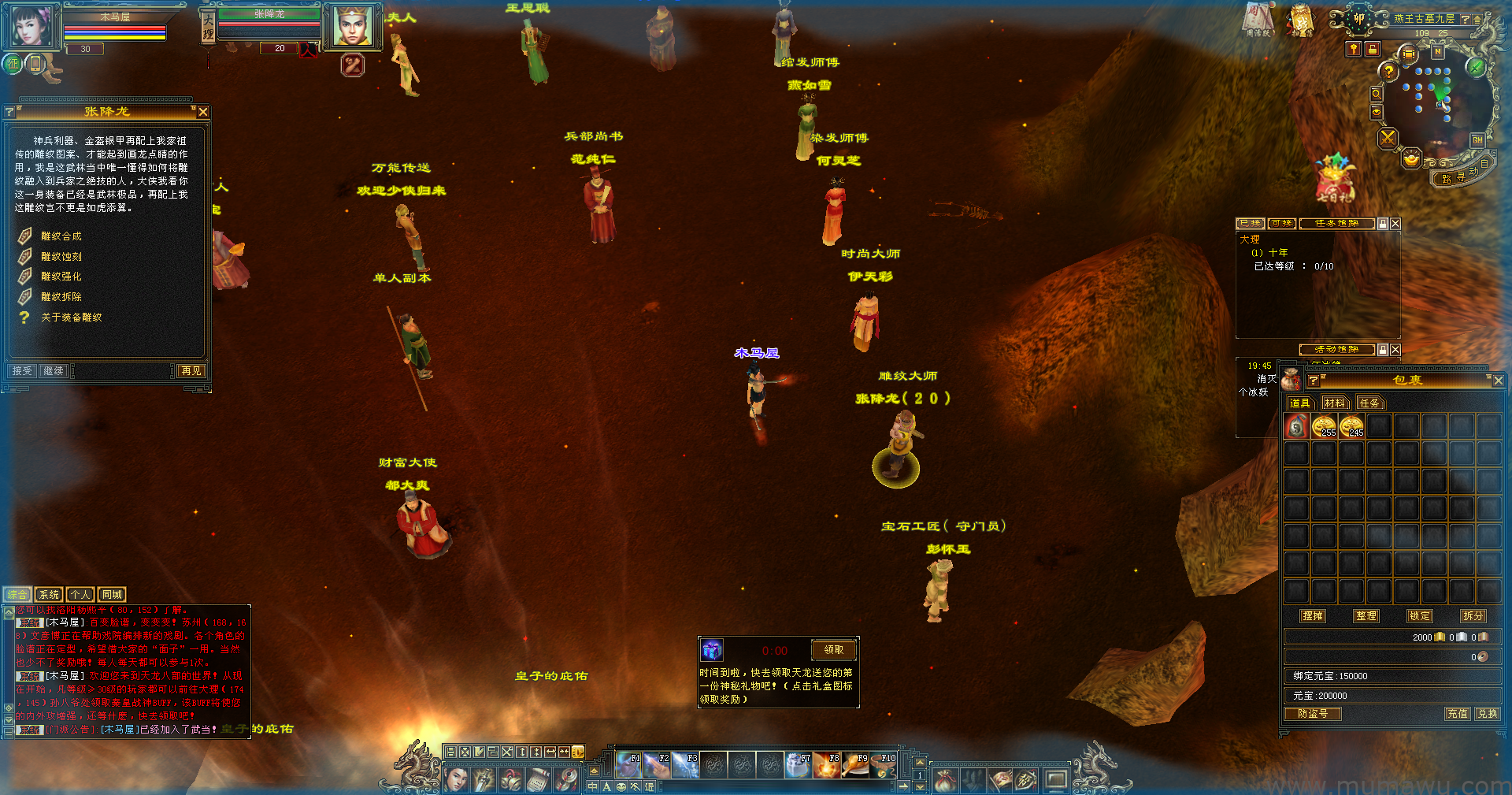The height and width of the screenshot is (795, 1512).
Task: Click the 摆摊 stall button
Action: [1313, 616]
